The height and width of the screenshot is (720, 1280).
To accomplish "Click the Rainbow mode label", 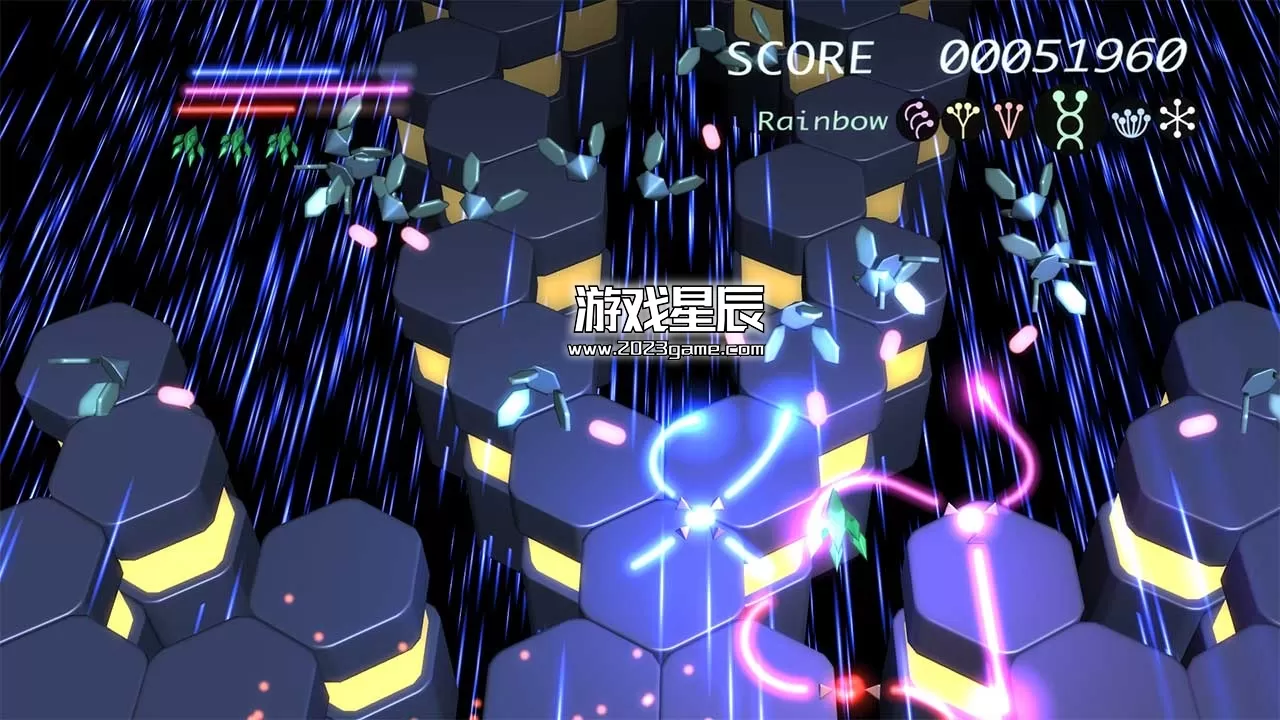I will 822,122.
